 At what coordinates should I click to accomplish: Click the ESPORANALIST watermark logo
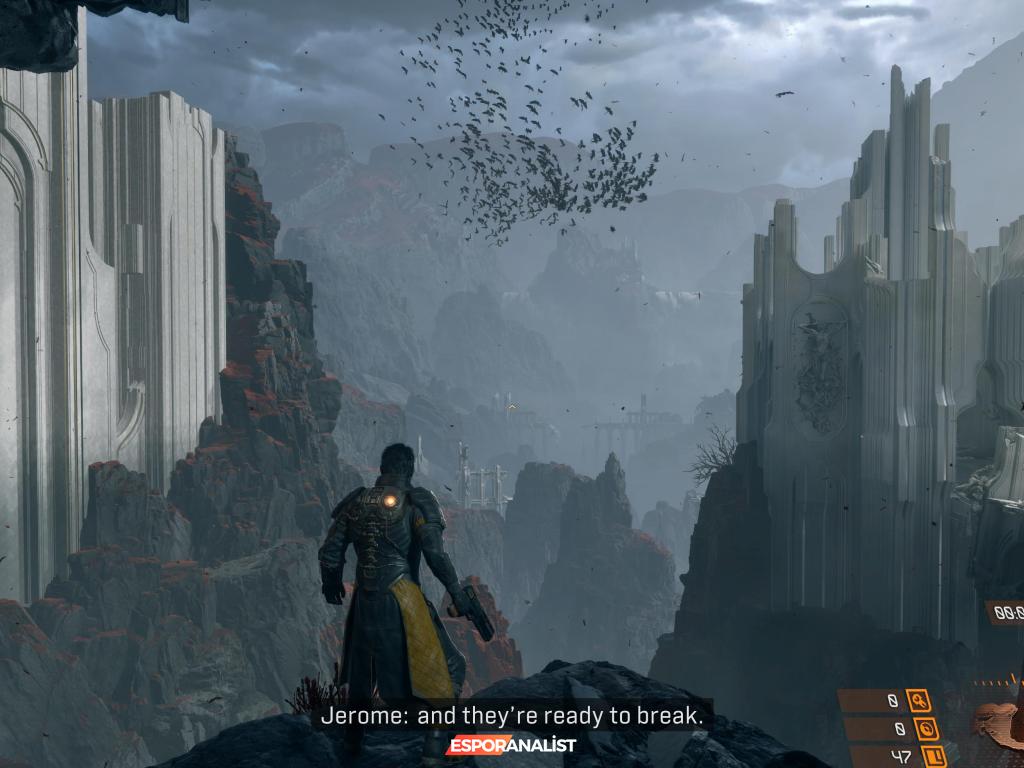(512, 745)
